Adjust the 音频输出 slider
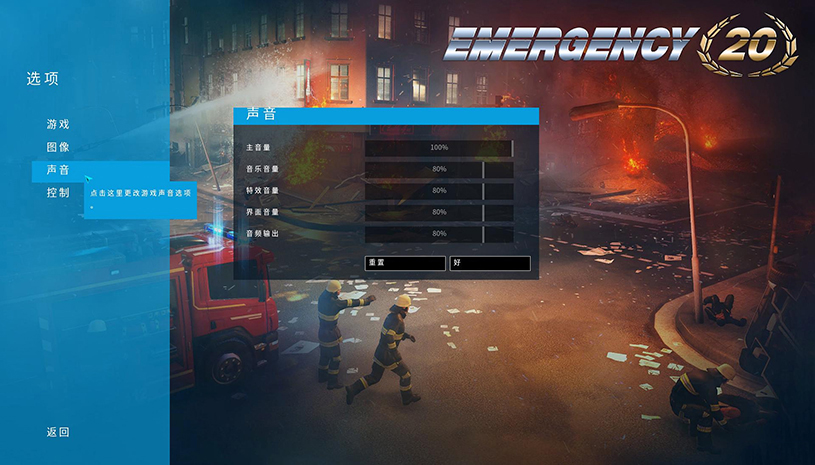Screen dimensions: 815x465 (x=438, y=234)
